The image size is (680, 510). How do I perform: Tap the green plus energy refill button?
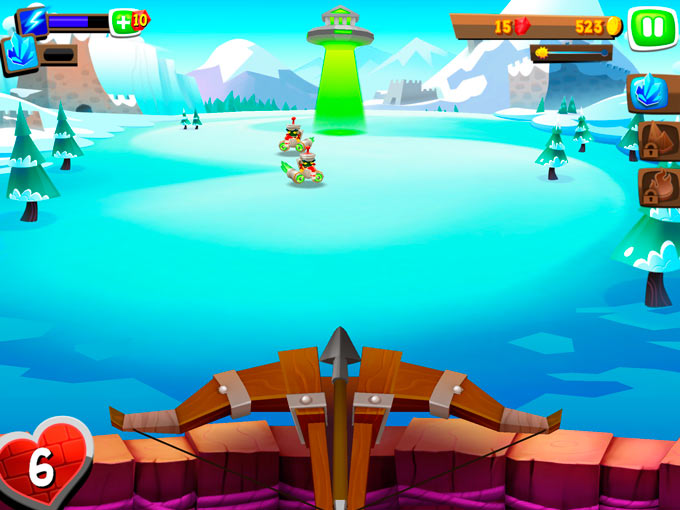(x=122, y=22)
